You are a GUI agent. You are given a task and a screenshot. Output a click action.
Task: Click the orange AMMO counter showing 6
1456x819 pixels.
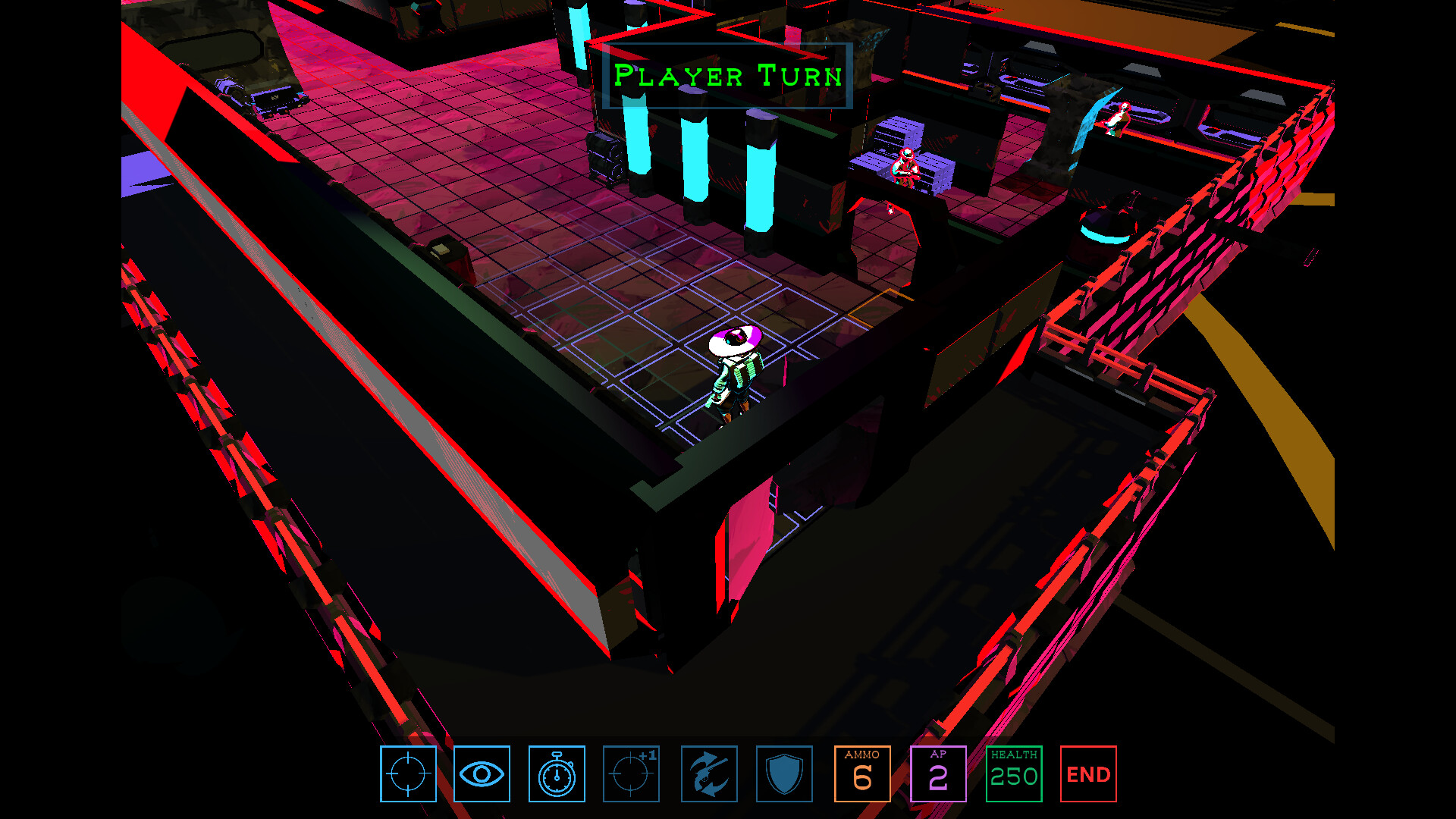tap(862, 774)
